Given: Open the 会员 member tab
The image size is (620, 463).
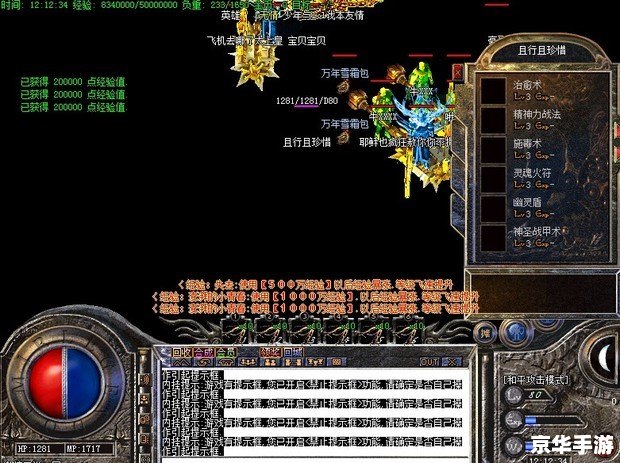Looking at the screenshot, I should coord(226,352).
